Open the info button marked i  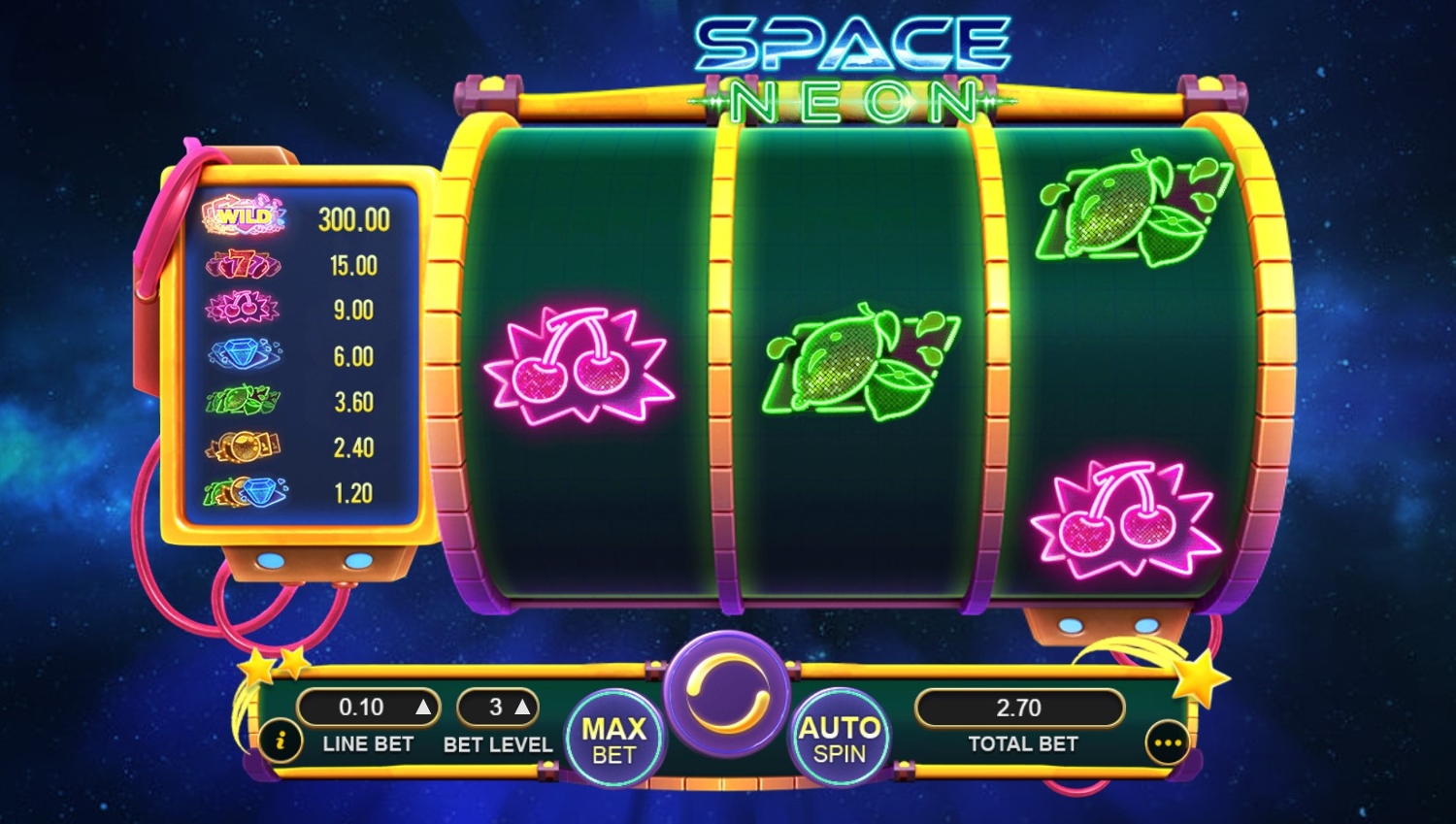click(281, 742)
